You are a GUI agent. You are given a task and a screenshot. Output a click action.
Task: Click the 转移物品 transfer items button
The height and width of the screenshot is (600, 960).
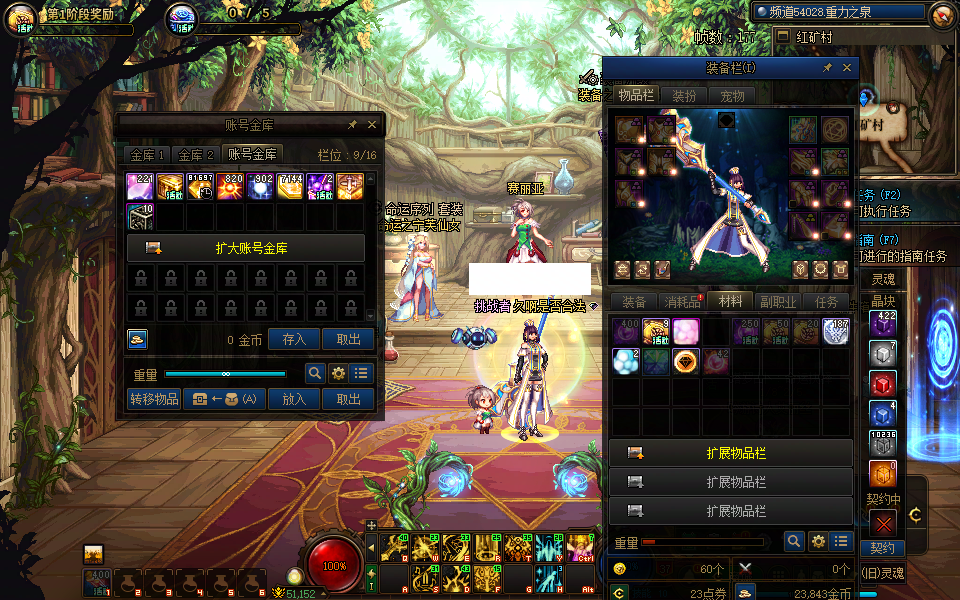(x=154, y=399)
